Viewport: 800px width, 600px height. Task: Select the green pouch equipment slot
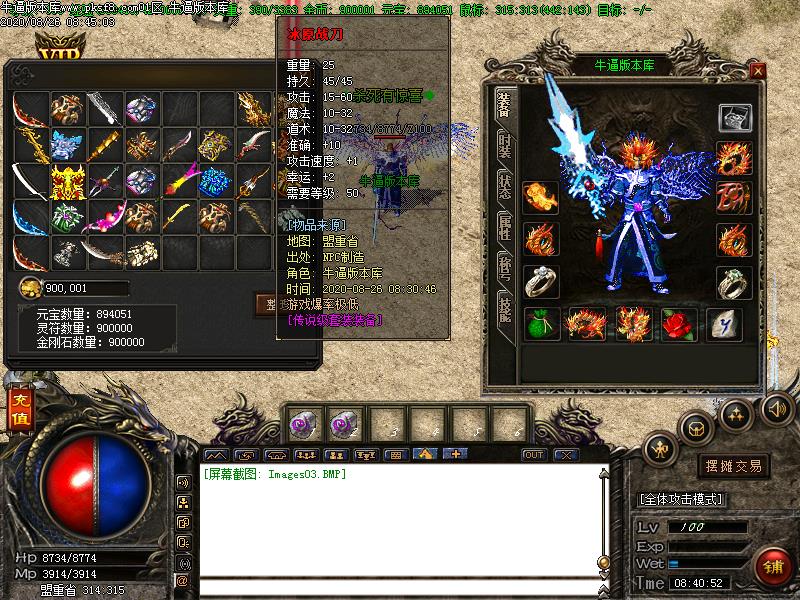pyautogui.click(x=541, y=324)
